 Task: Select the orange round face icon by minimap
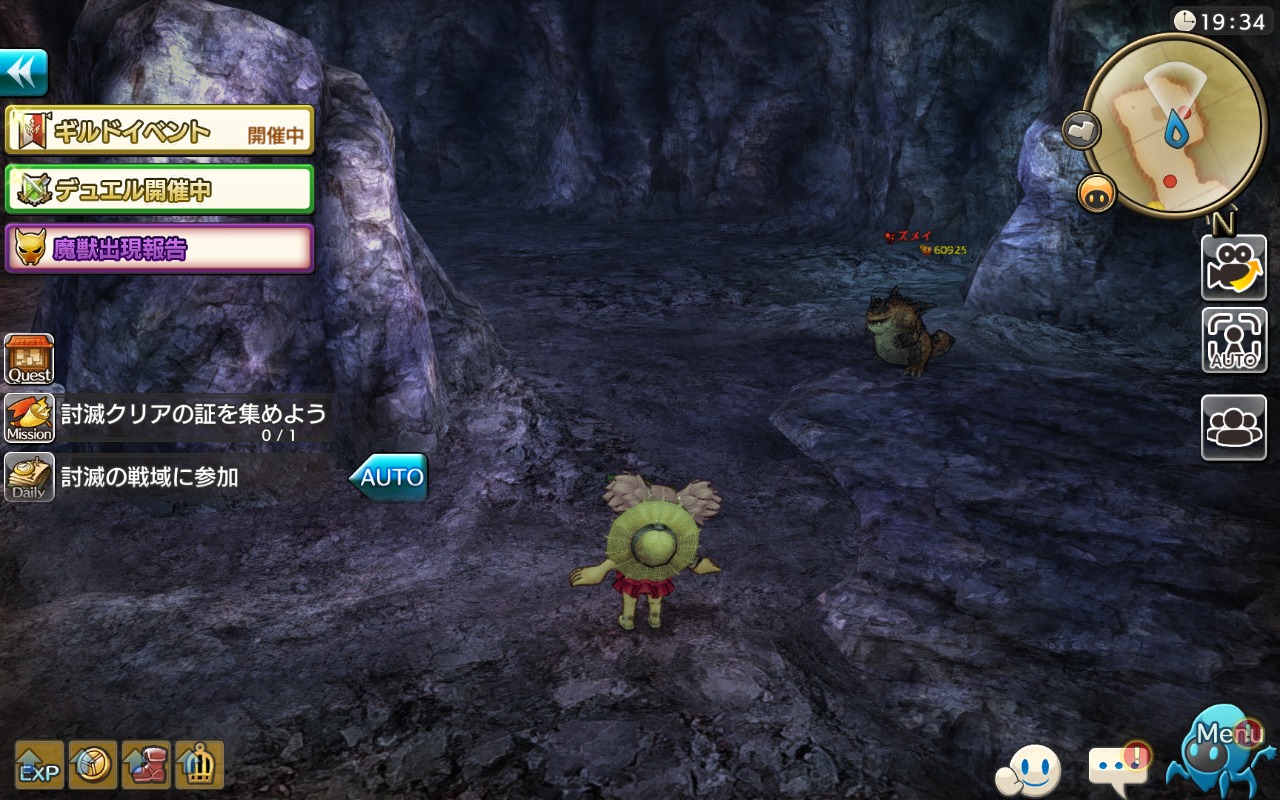[x=1097, y=192]
